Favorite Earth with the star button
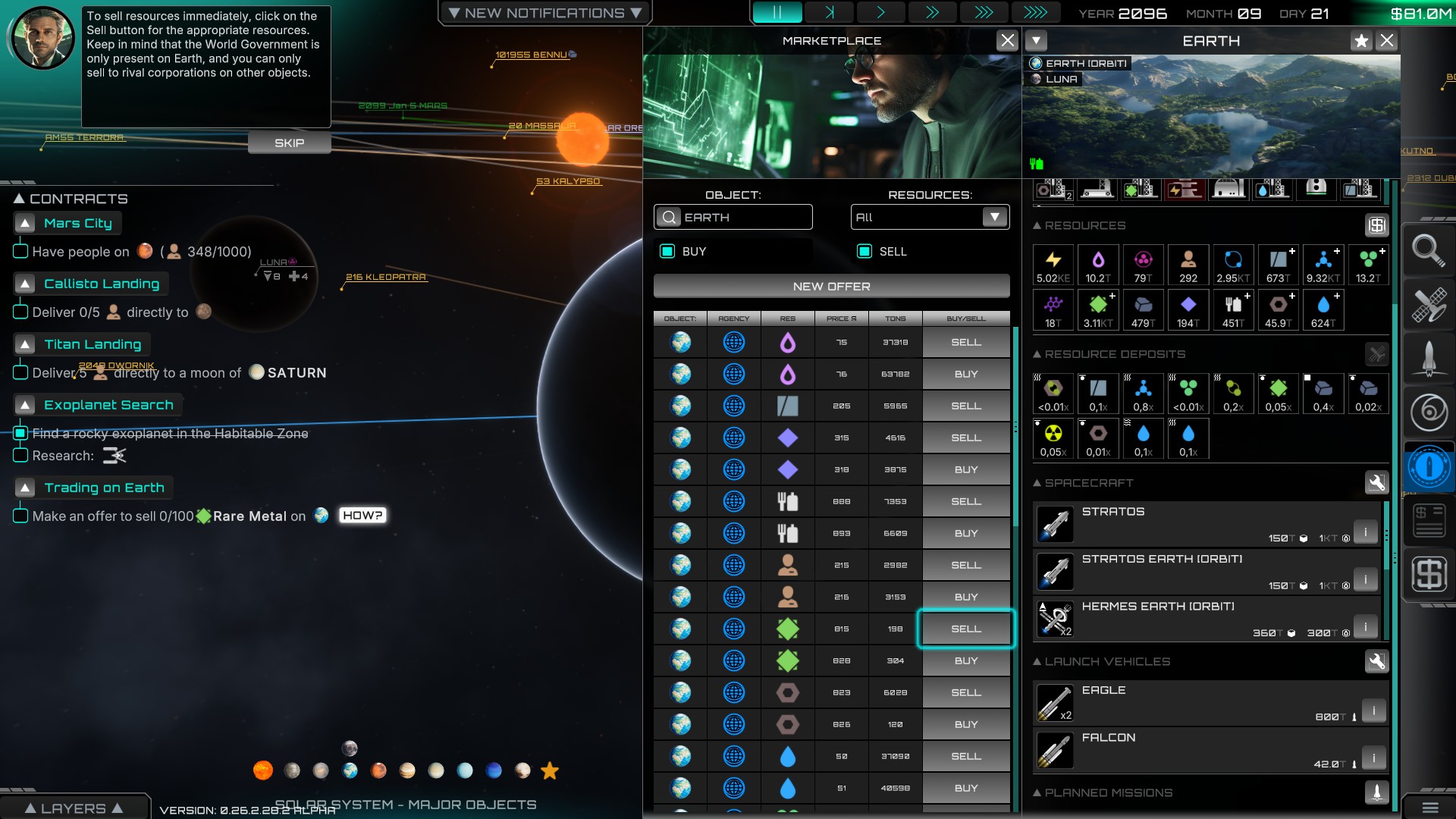Screen dimensions: 1456x819 1361,41
